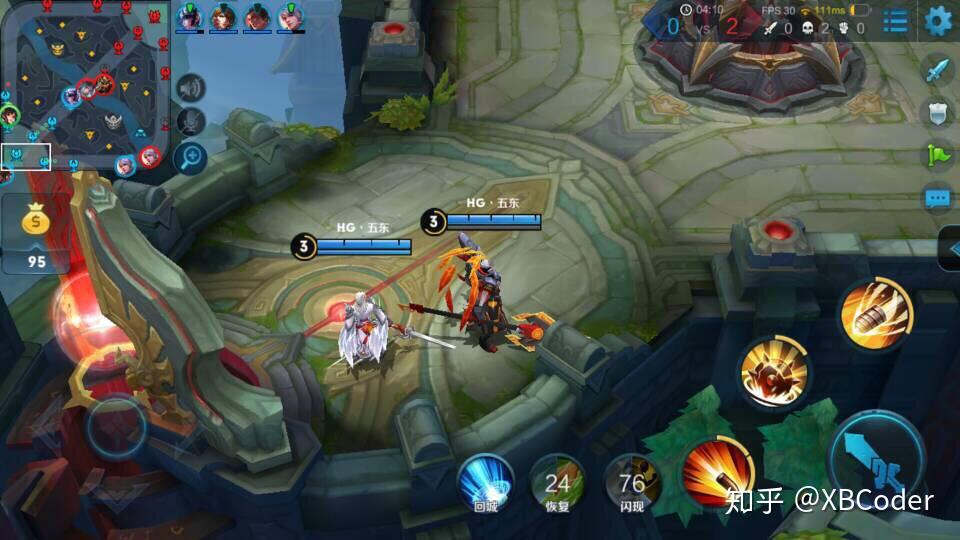Toggle the microphone voice button
Screen dimensions: 960x540
click(x=189, y=122)
